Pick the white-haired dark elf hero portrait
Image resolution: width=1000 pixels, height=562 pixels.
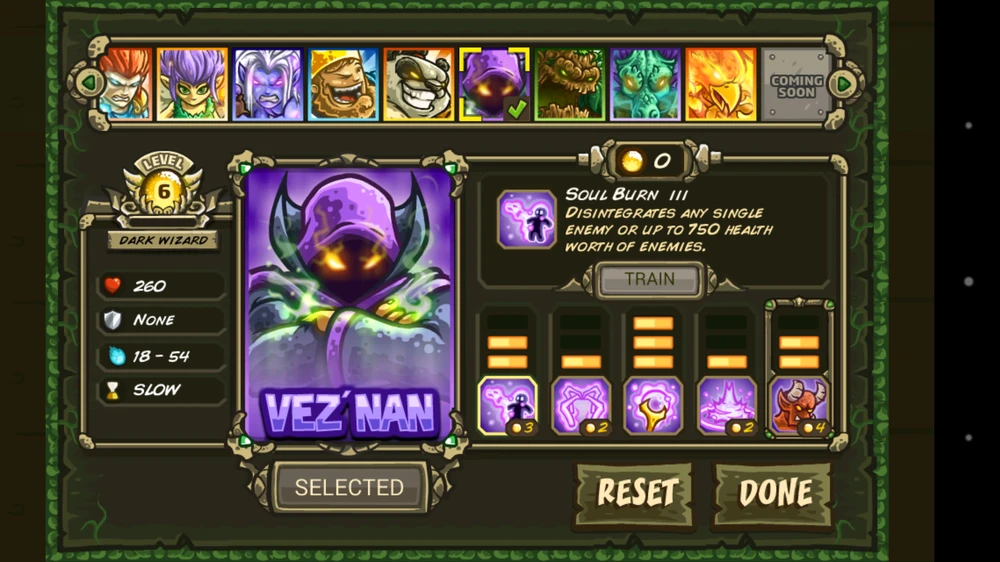[x=267, y=84]
